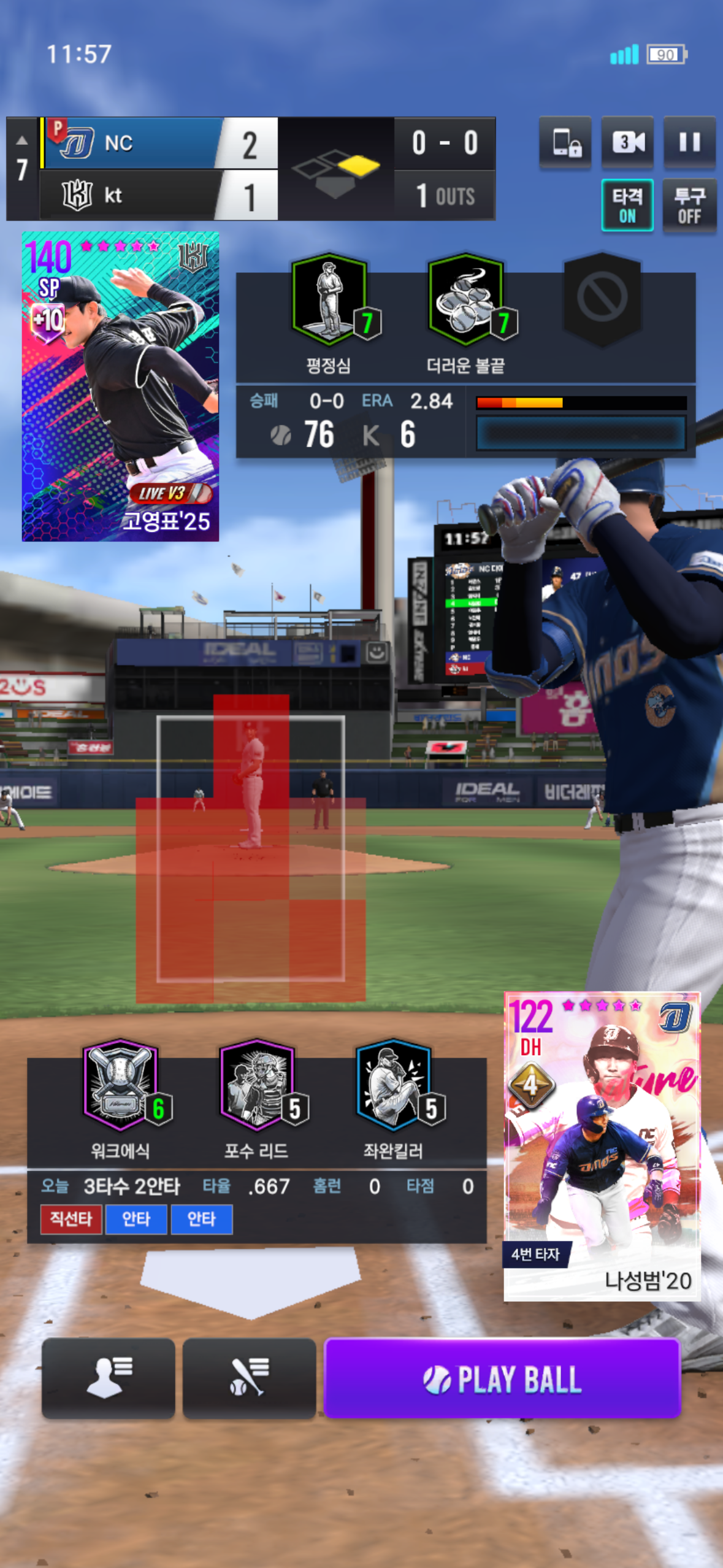Tap the phone screen lock icon
723x1568 pixels.
[x=565, y=142]
